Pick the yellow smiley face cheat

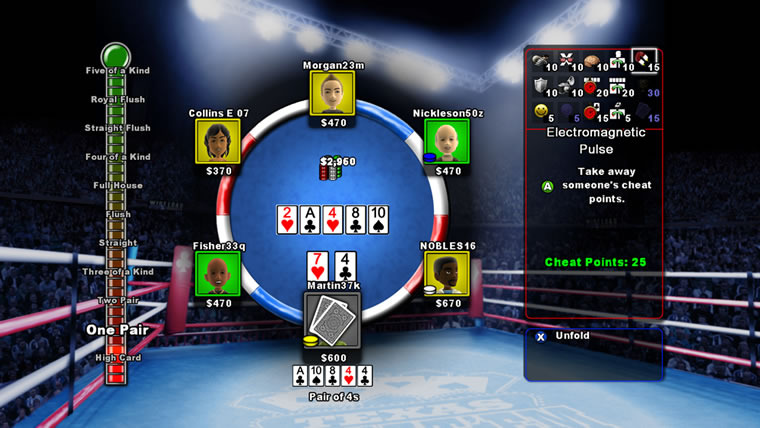(541, 108)
